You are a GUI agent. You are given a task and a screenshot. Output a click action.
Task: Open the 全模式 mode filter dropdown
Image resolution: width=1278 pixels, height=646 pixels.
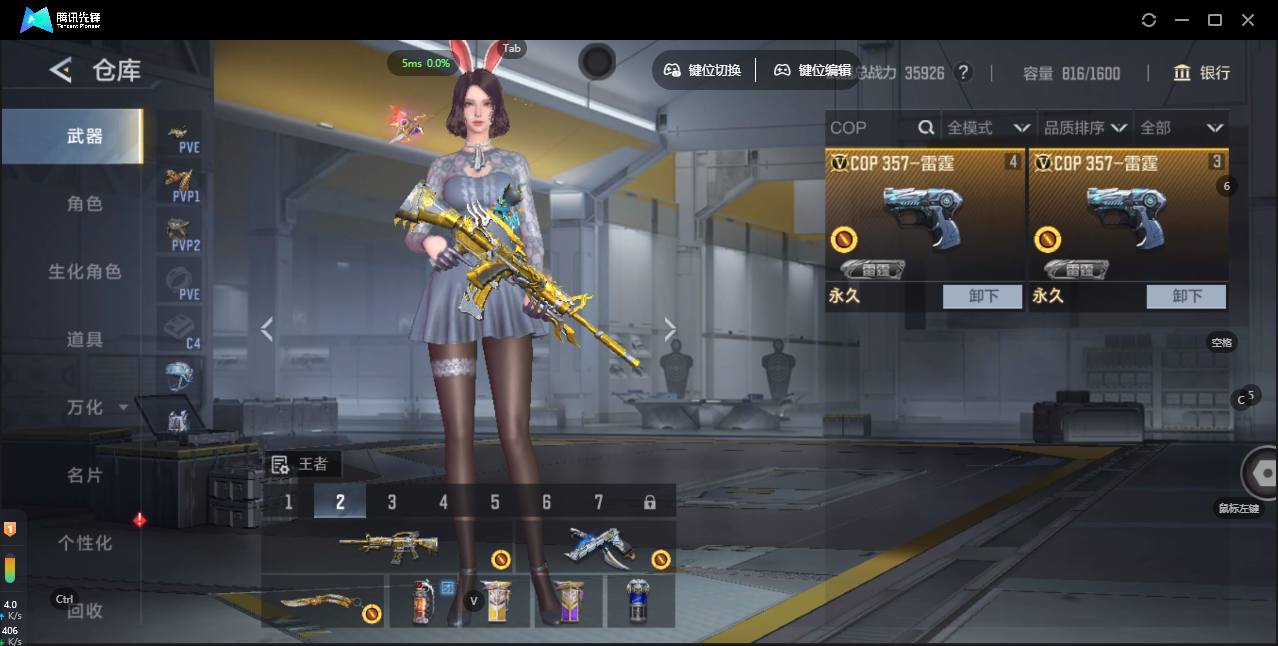988,128
